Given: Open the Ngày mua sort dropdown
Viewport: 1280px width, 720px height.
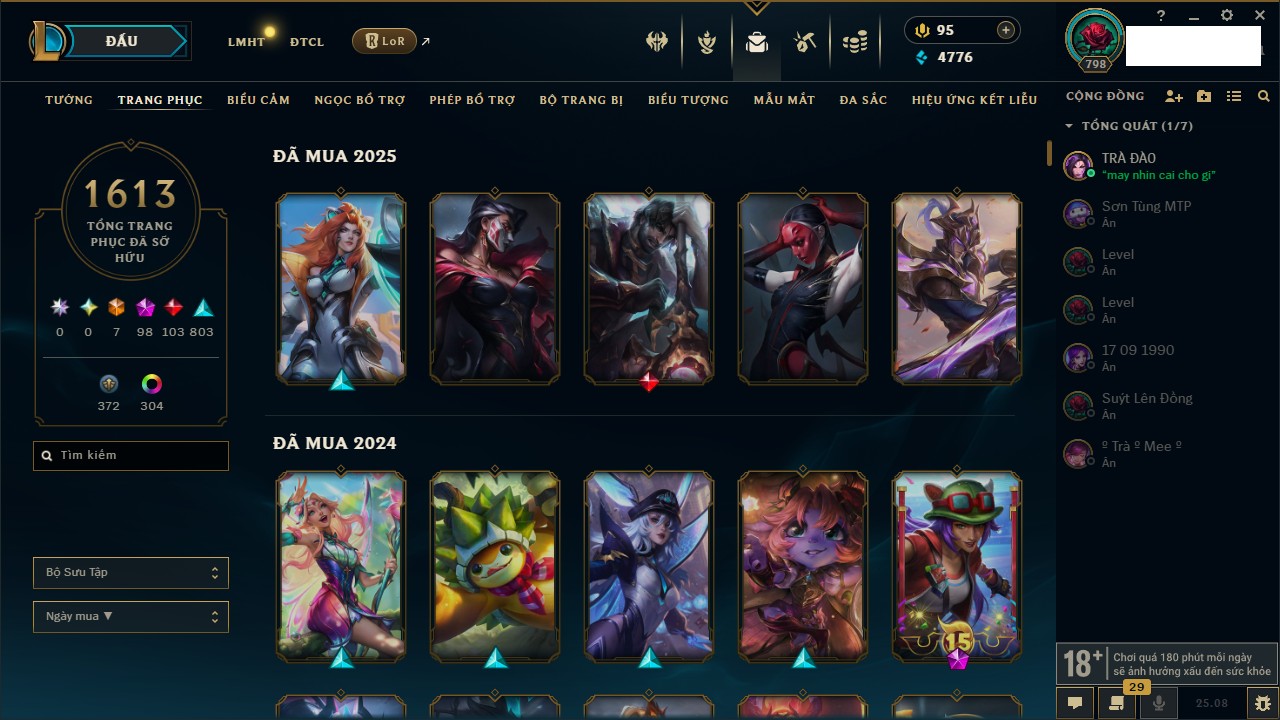Looking at the screenshot, I should click(131, 617).
